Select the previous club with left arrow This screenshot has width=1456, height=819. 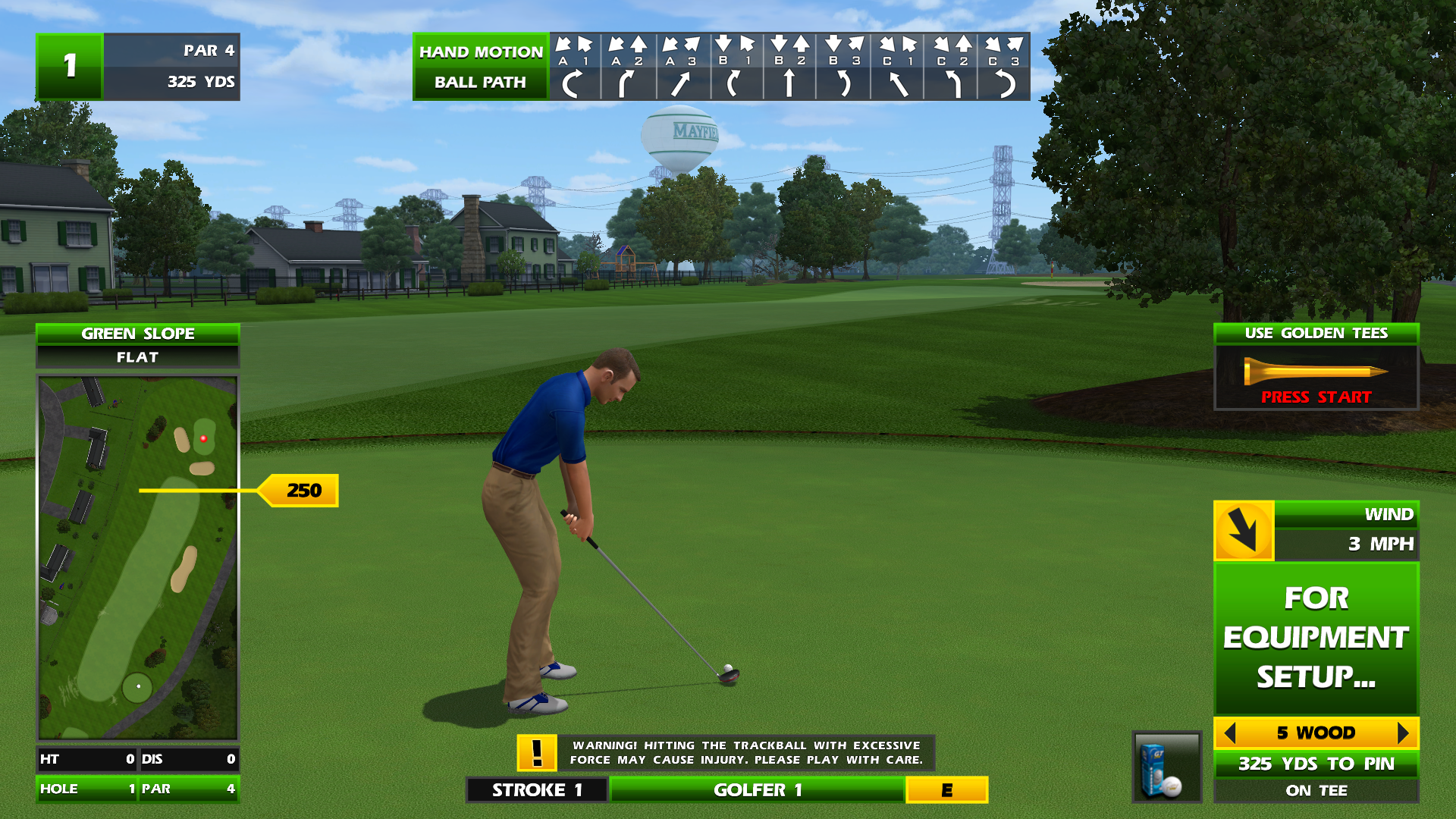(1230, 733)
